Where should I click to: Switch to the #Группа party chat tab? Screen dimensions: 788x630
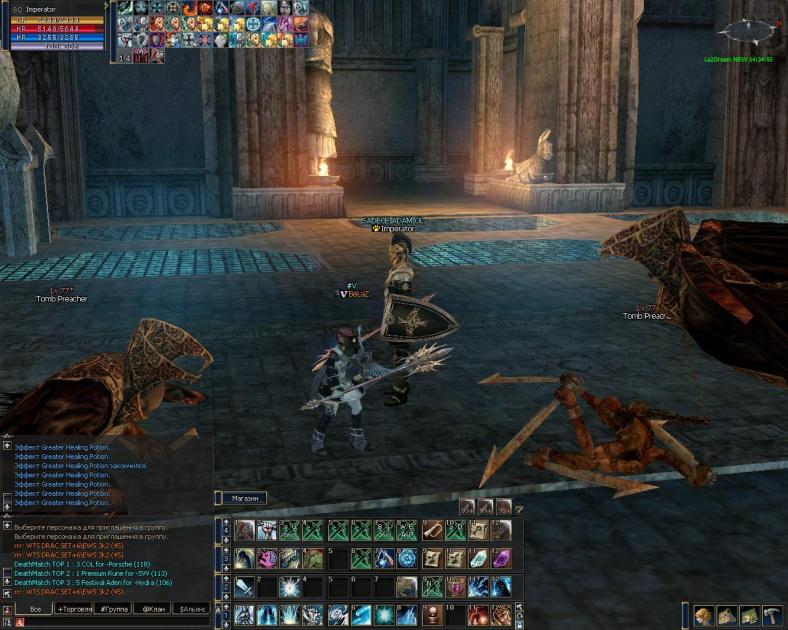[112, 608]
